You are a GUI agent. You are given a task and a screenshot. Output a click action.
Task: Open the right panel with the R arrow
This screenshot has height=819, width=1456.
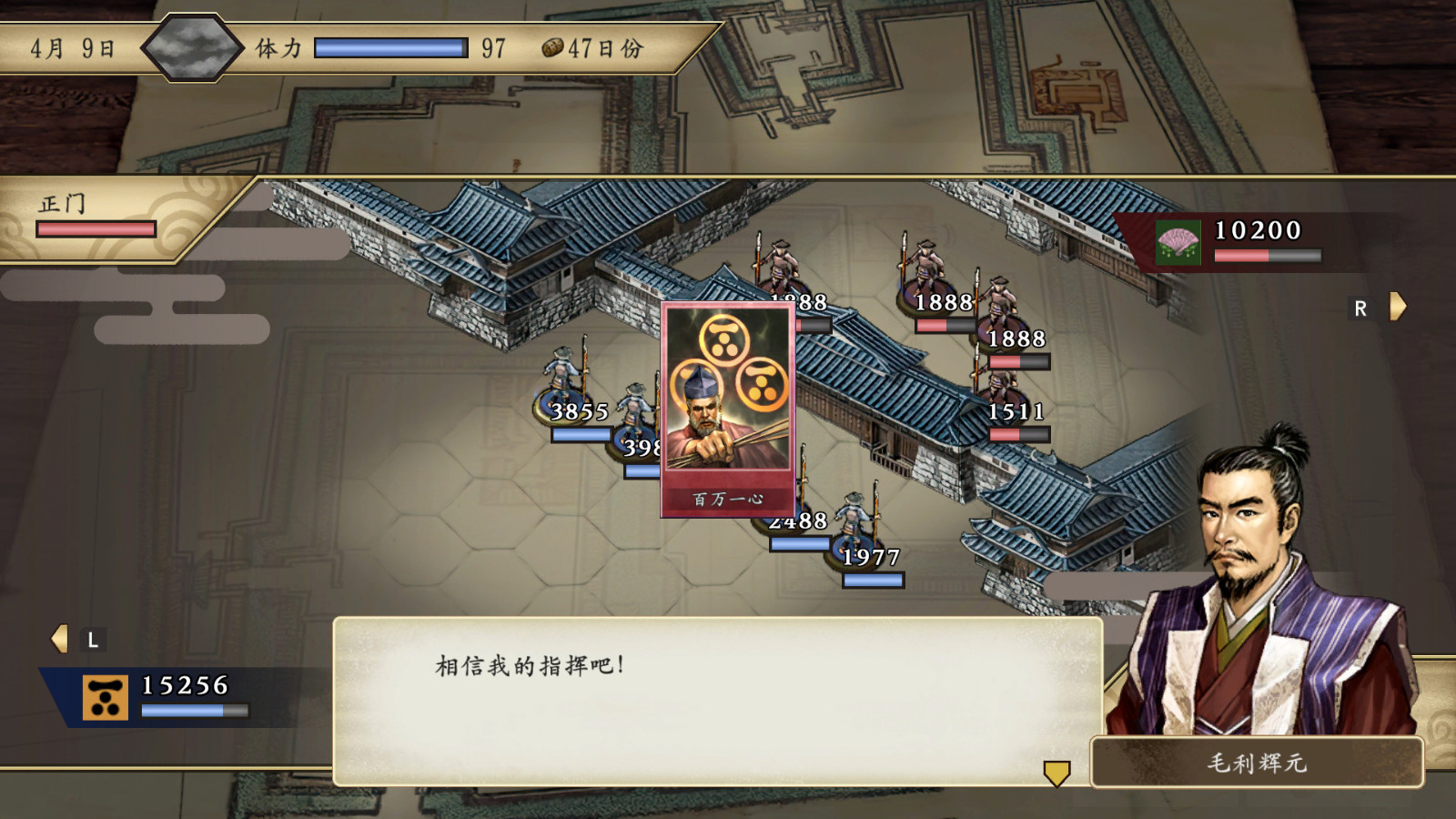click(1395, 308)
